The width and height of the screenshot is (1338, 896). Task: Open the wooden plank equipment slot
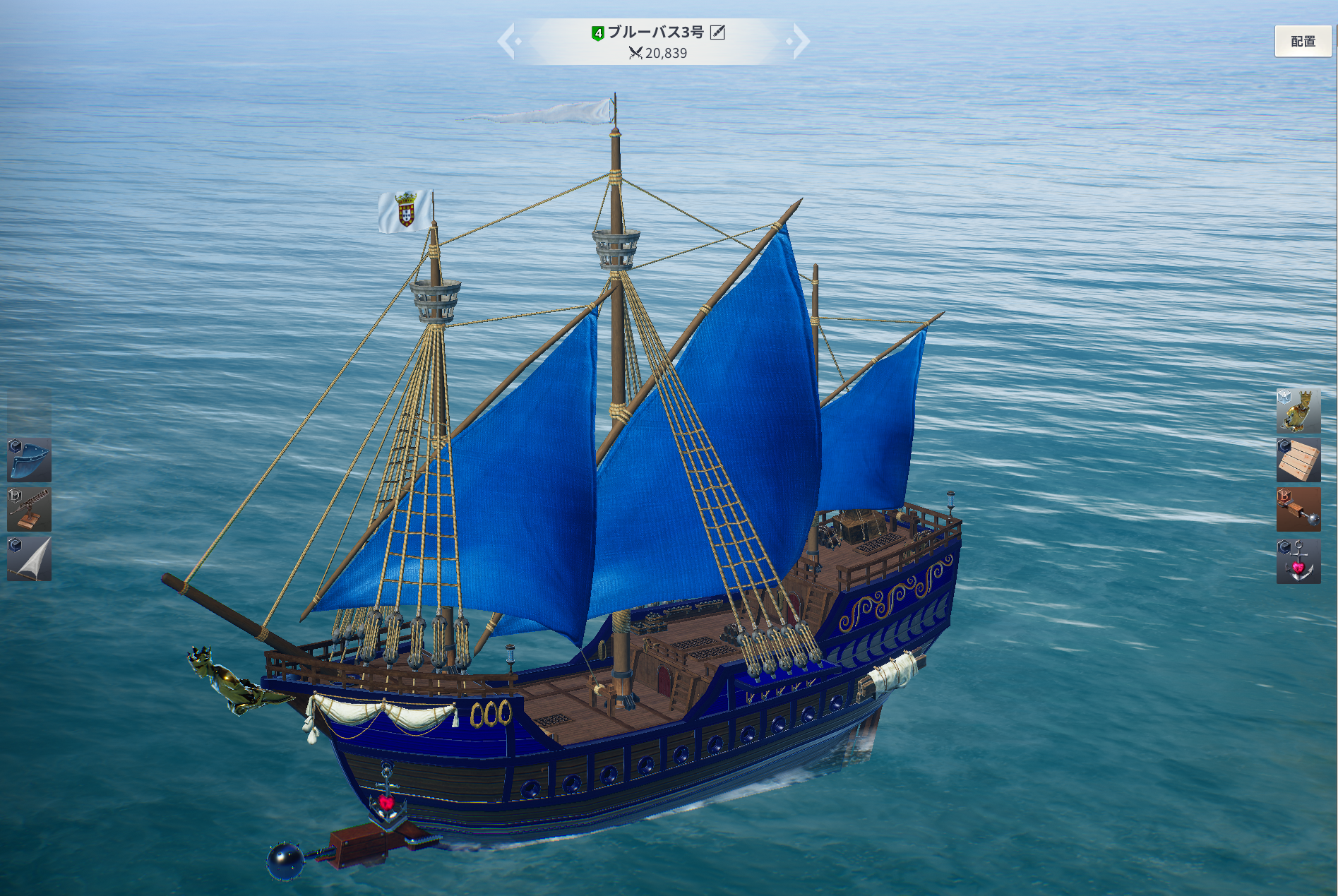point(1298,460)
